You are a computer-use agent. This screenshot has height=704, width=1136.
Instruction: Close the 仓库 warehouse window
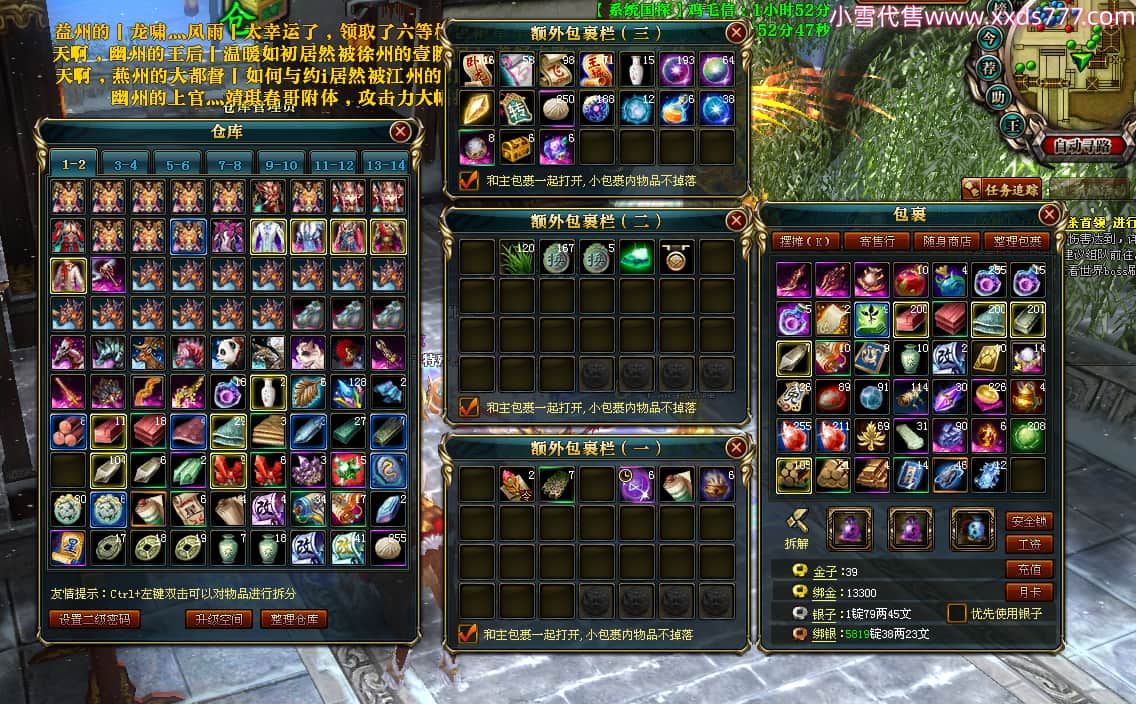[400, 131]
